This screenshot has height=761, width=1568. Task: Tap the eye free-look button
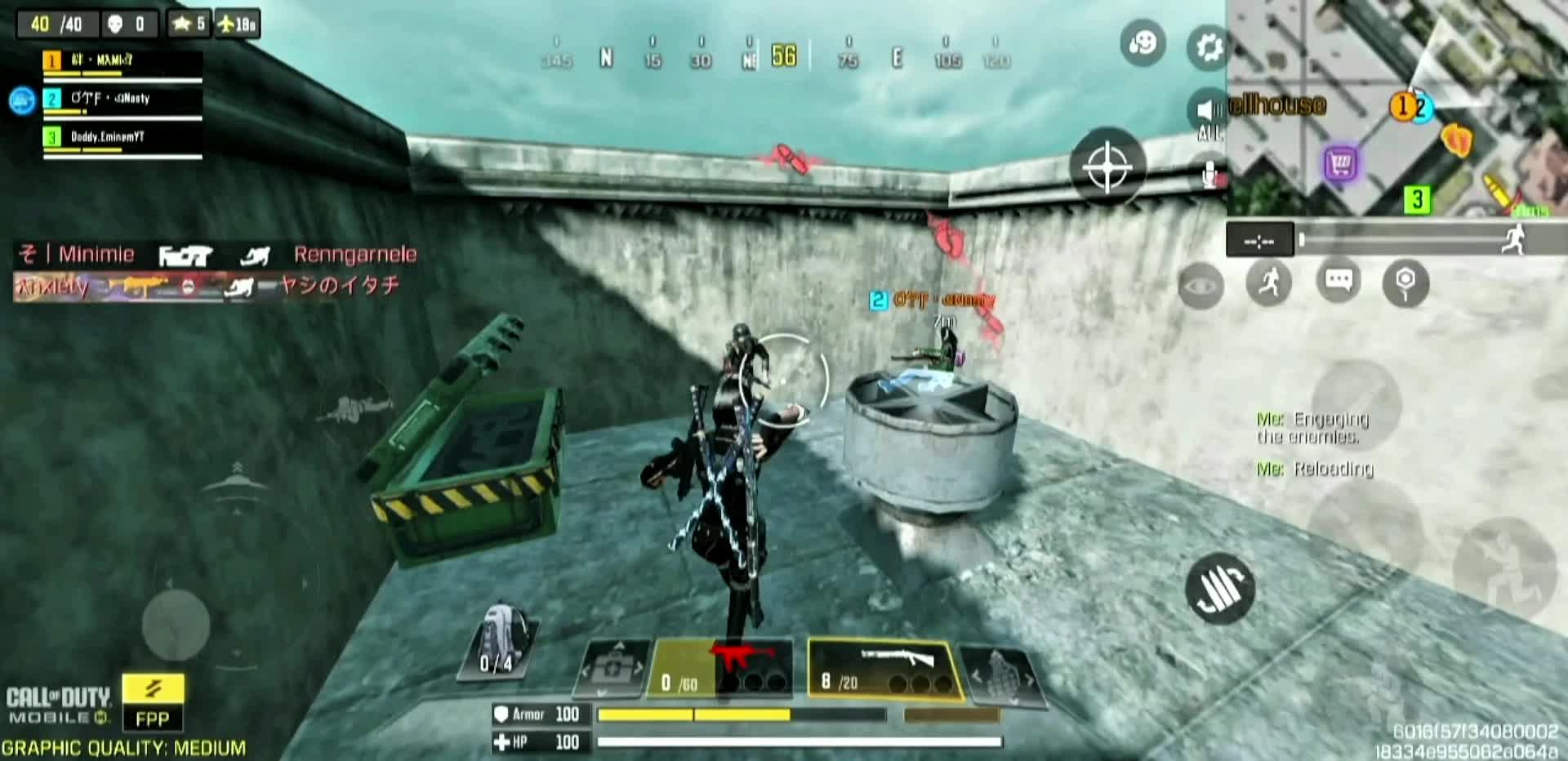click(x=1200, y=286)
